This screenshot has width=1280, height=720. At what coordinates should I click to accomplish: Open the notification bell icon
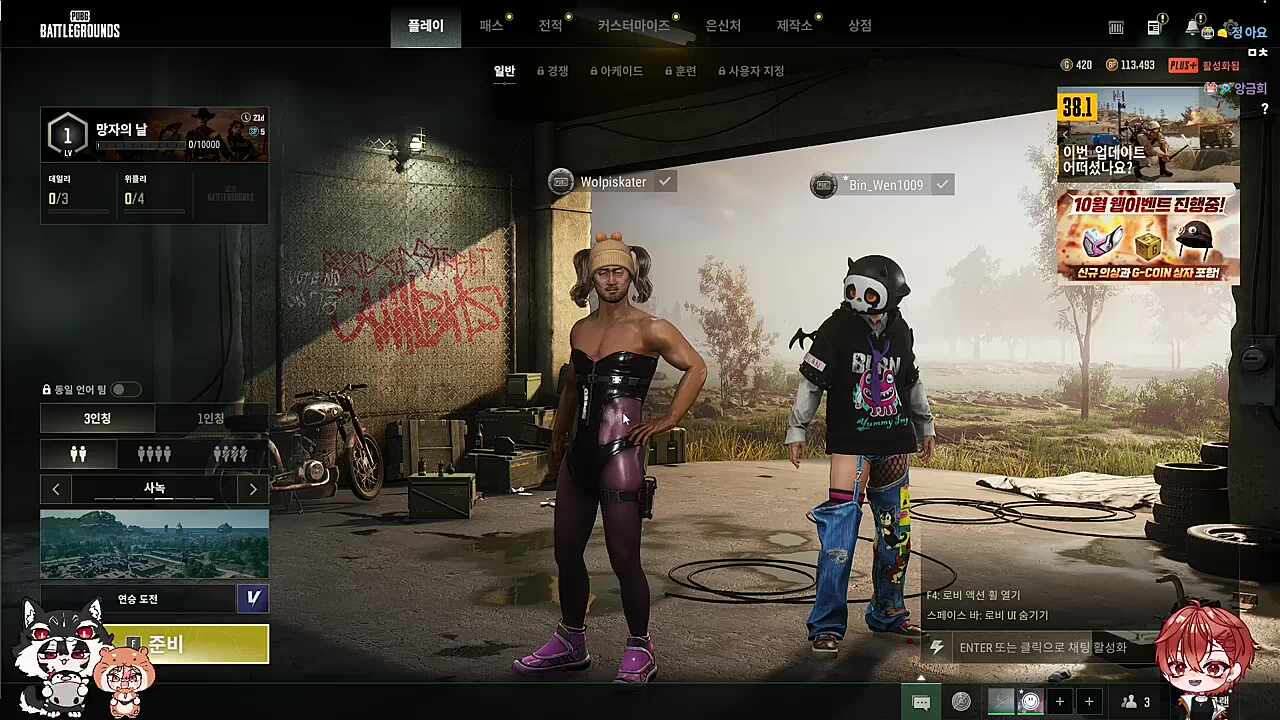[1192, 27]
